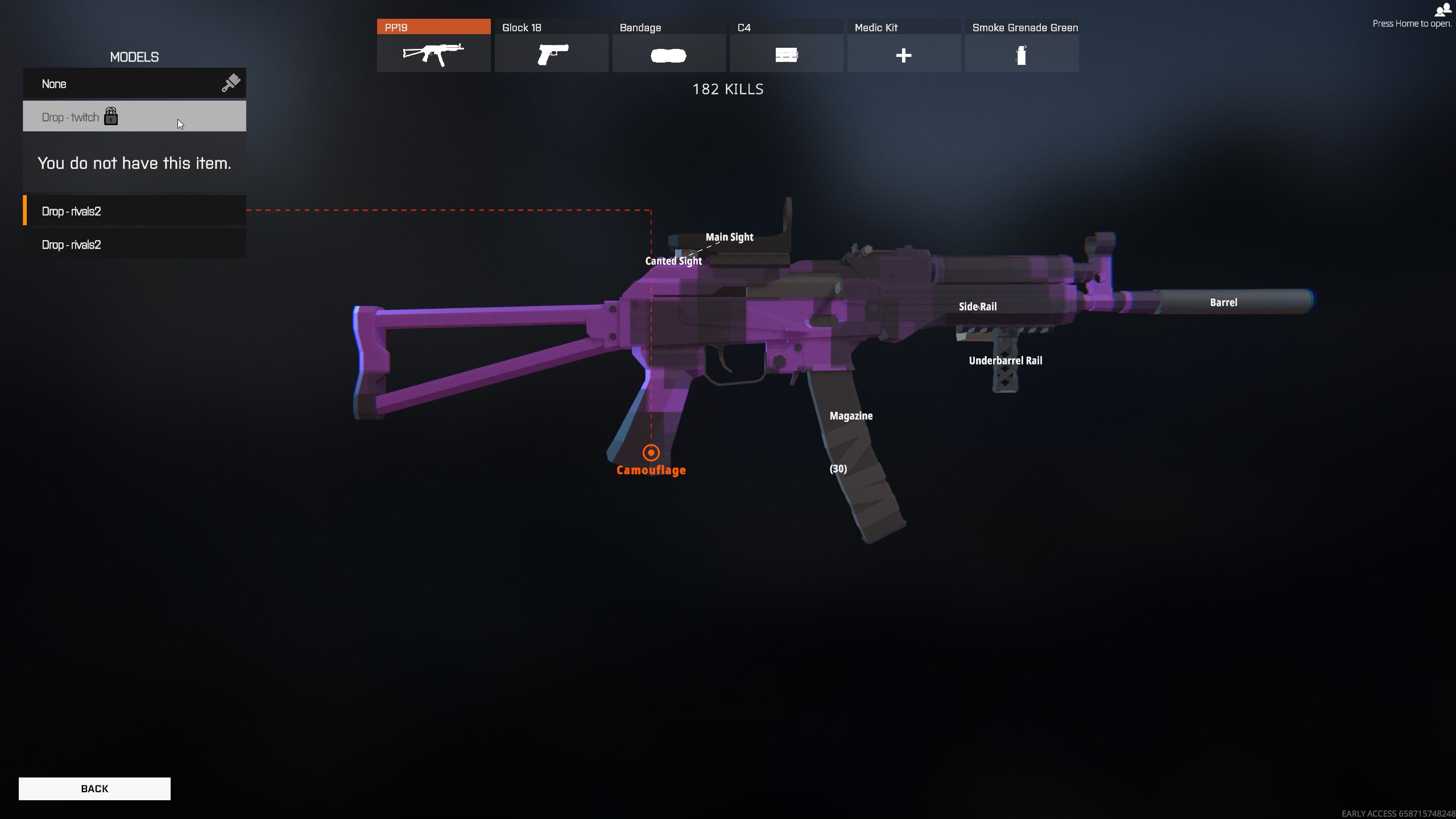The width and height of the screenshot is (1456, 819).
Task: Go back with the BACK button
Action: tap(94, 788)
